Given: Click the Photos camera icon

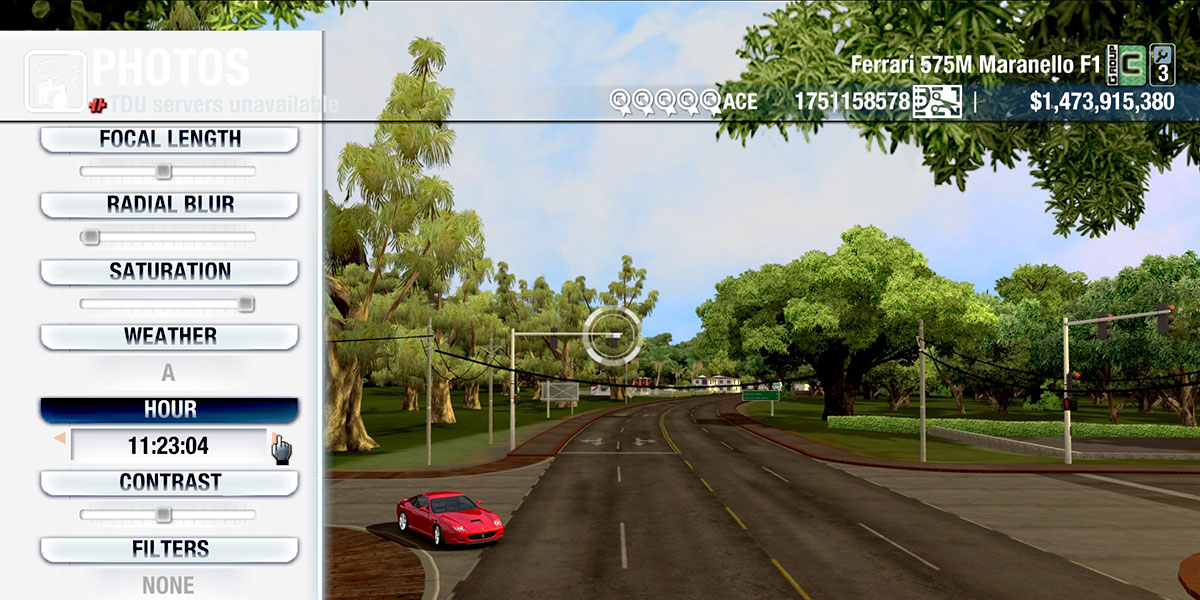Looking at the screenshot, I should pyautogui.click(x=54, y=80).
